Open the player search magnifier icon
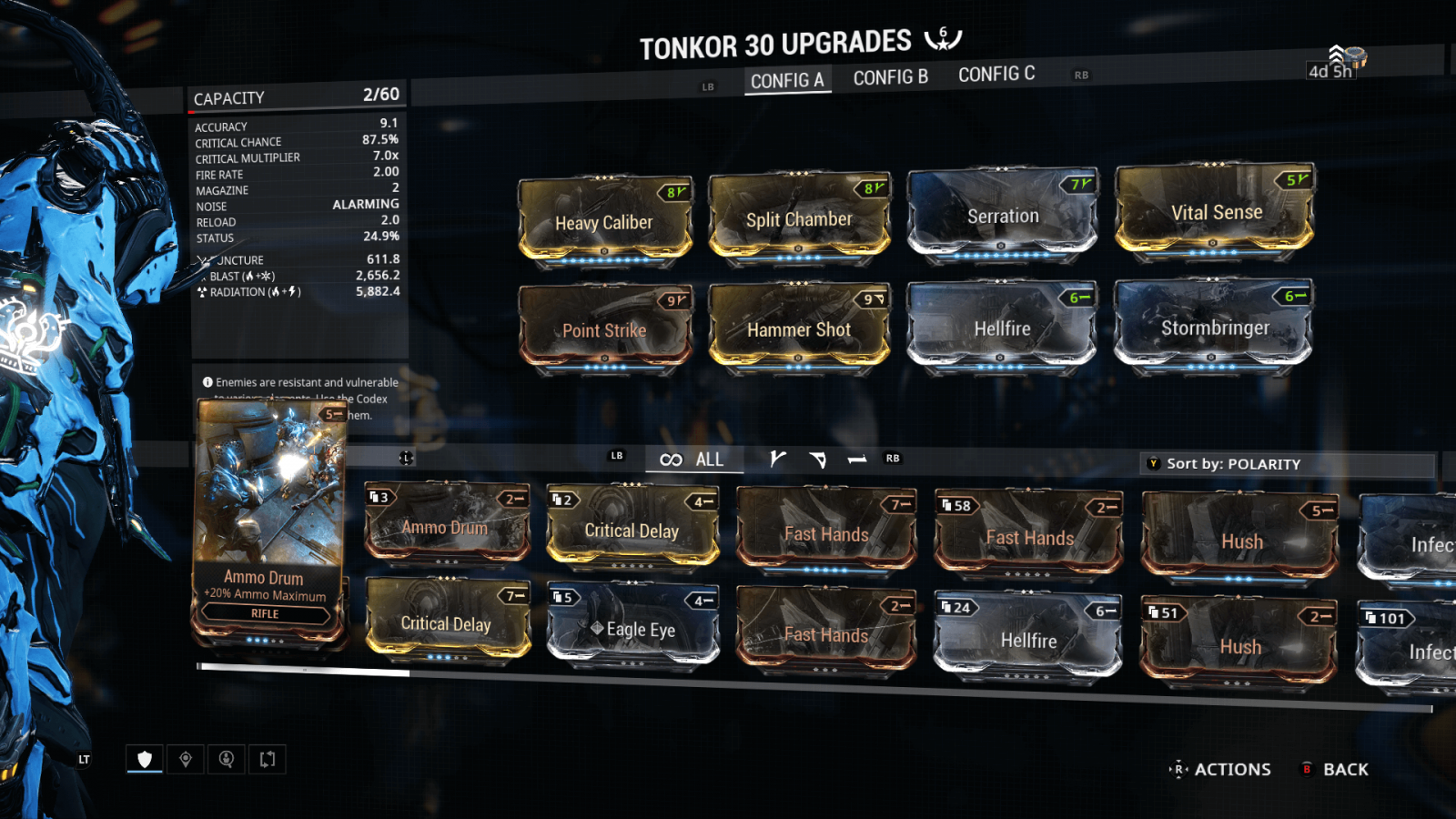1456x819 pixels. tap(226, 758)
